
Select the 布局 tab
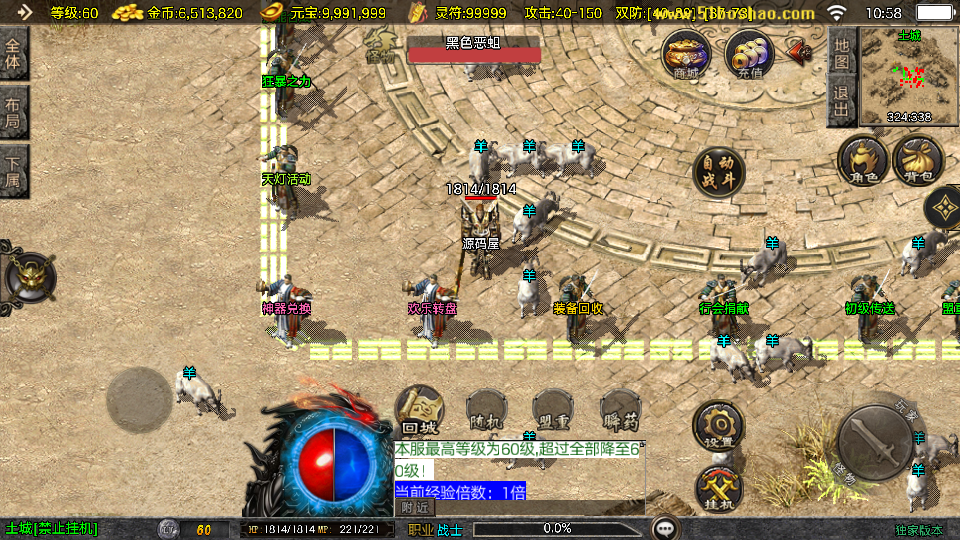coord(13,113)
